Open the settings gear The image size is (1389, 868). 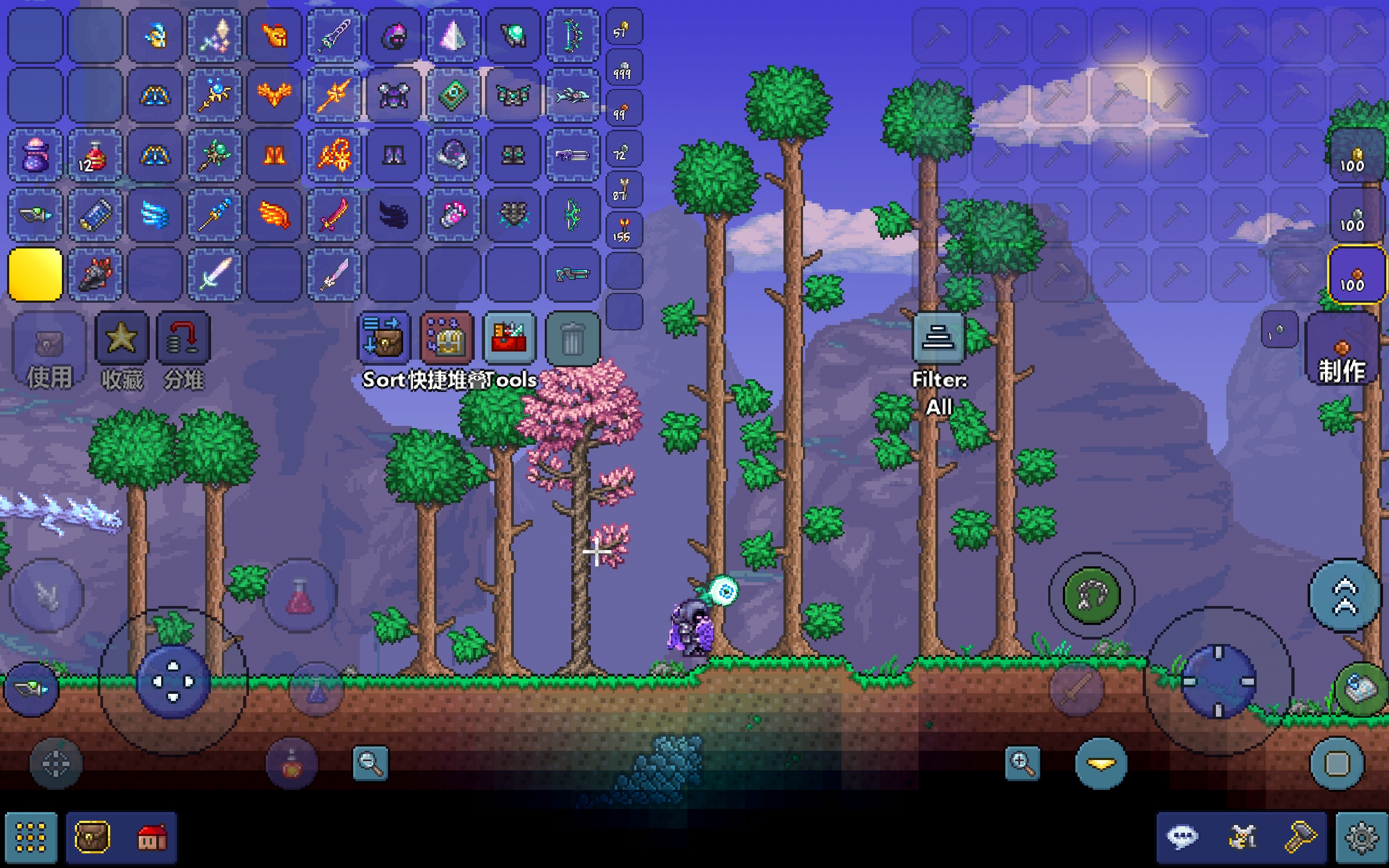point(1361,838)
